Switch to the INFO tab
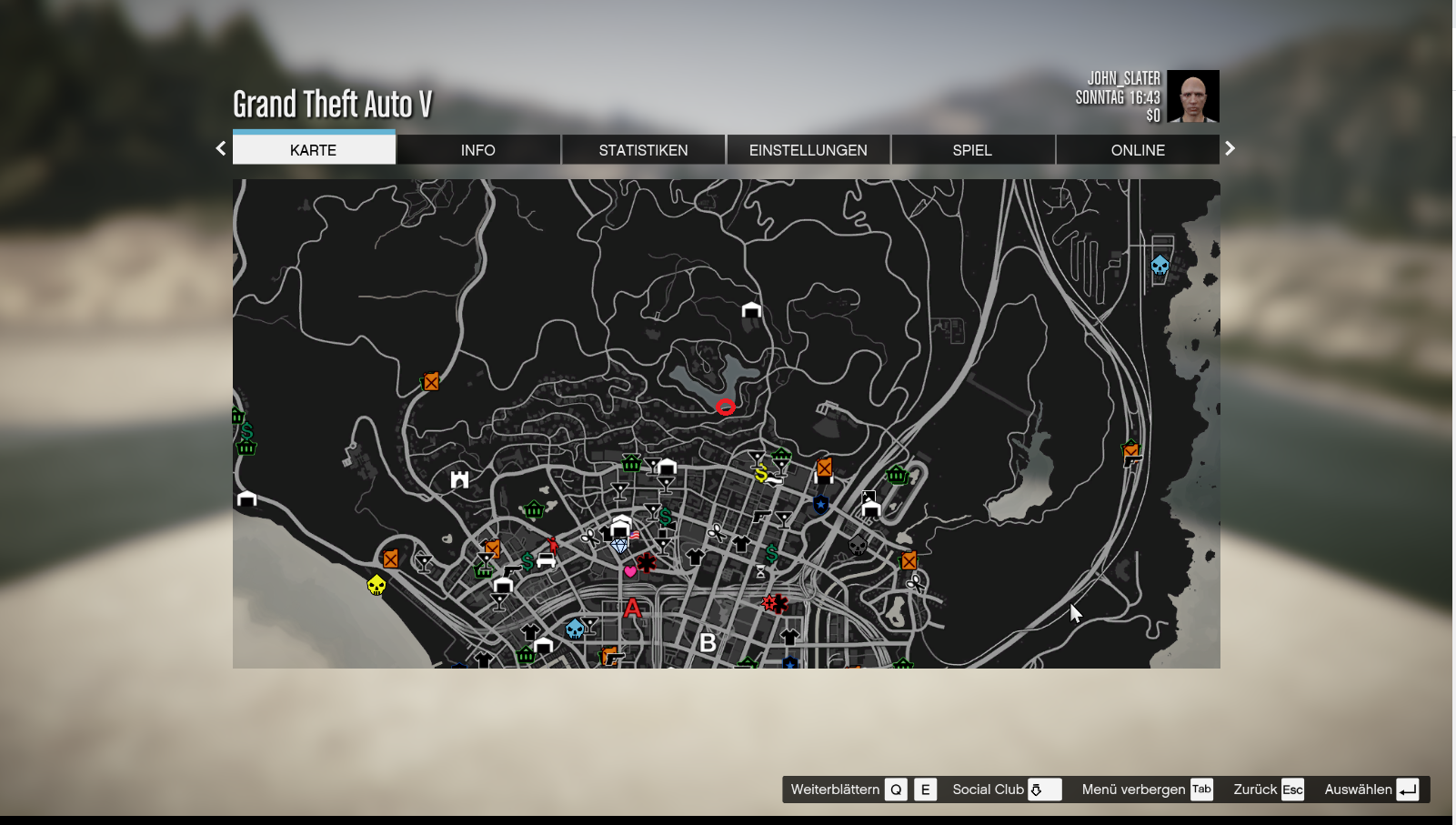The height and width of the screenshot is (825, 1456). point(477,150)
